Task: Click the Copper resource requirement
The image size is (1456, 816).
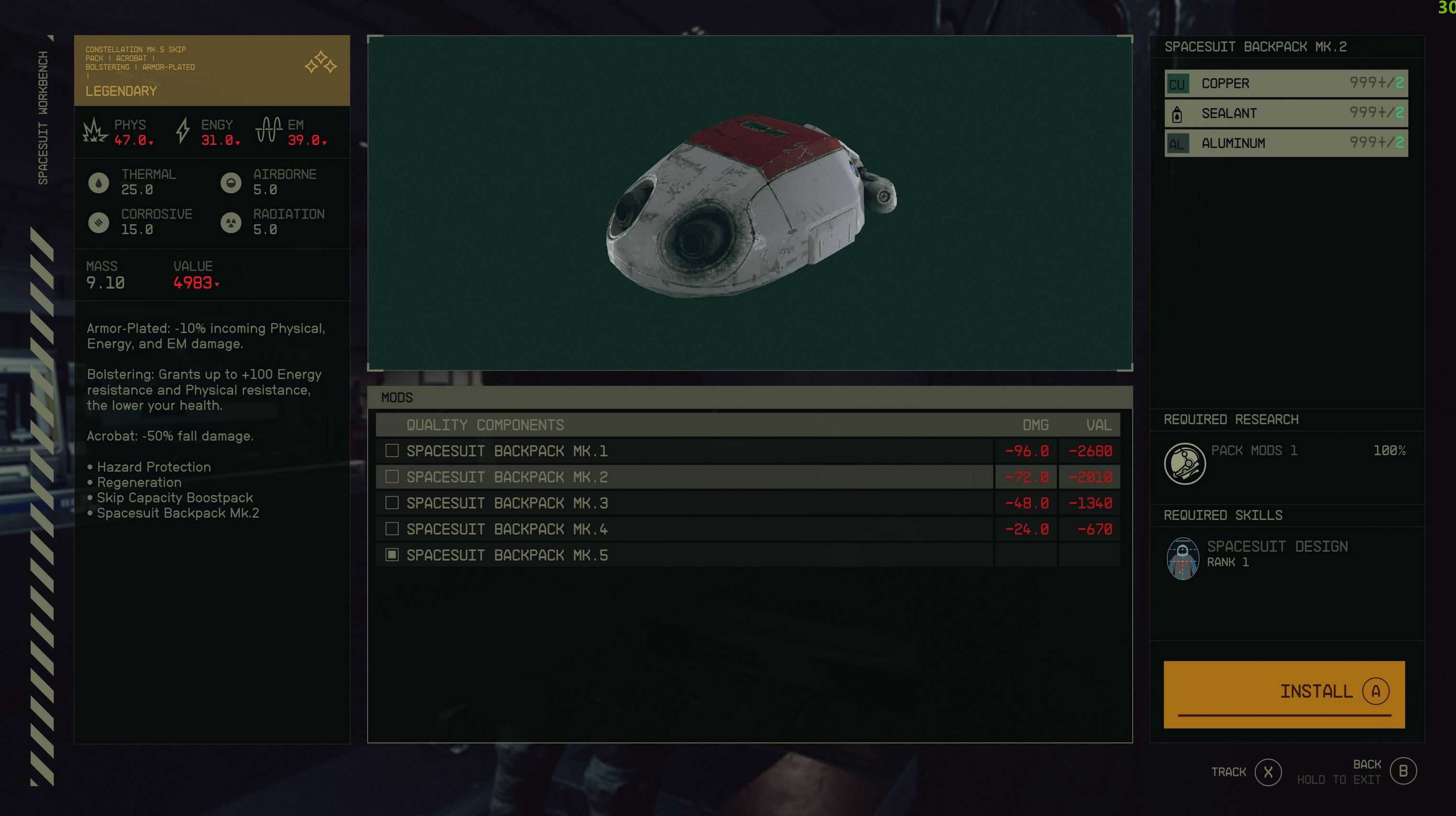Action: [1285, 84]
